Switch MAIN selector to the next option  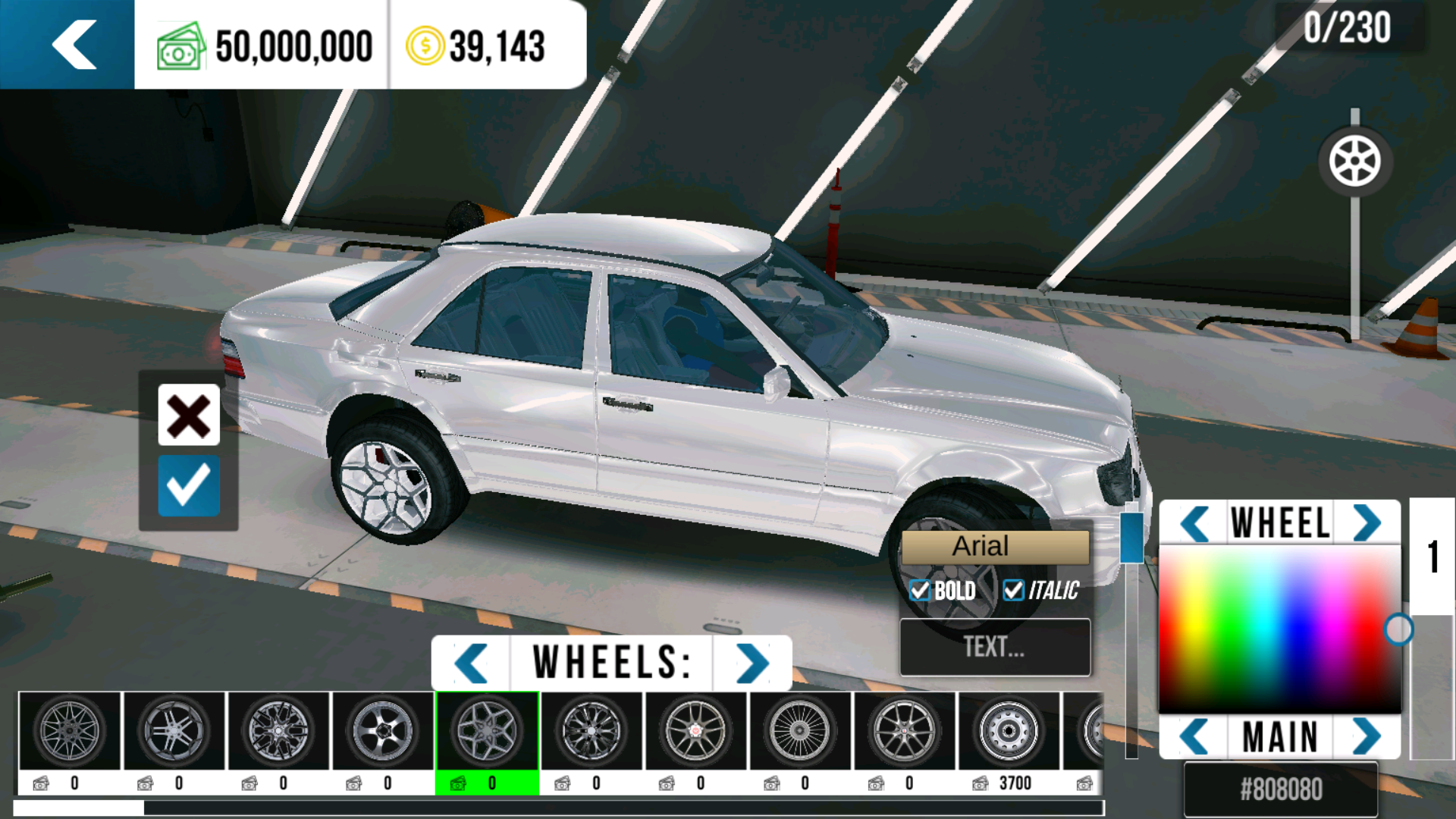1367,736
